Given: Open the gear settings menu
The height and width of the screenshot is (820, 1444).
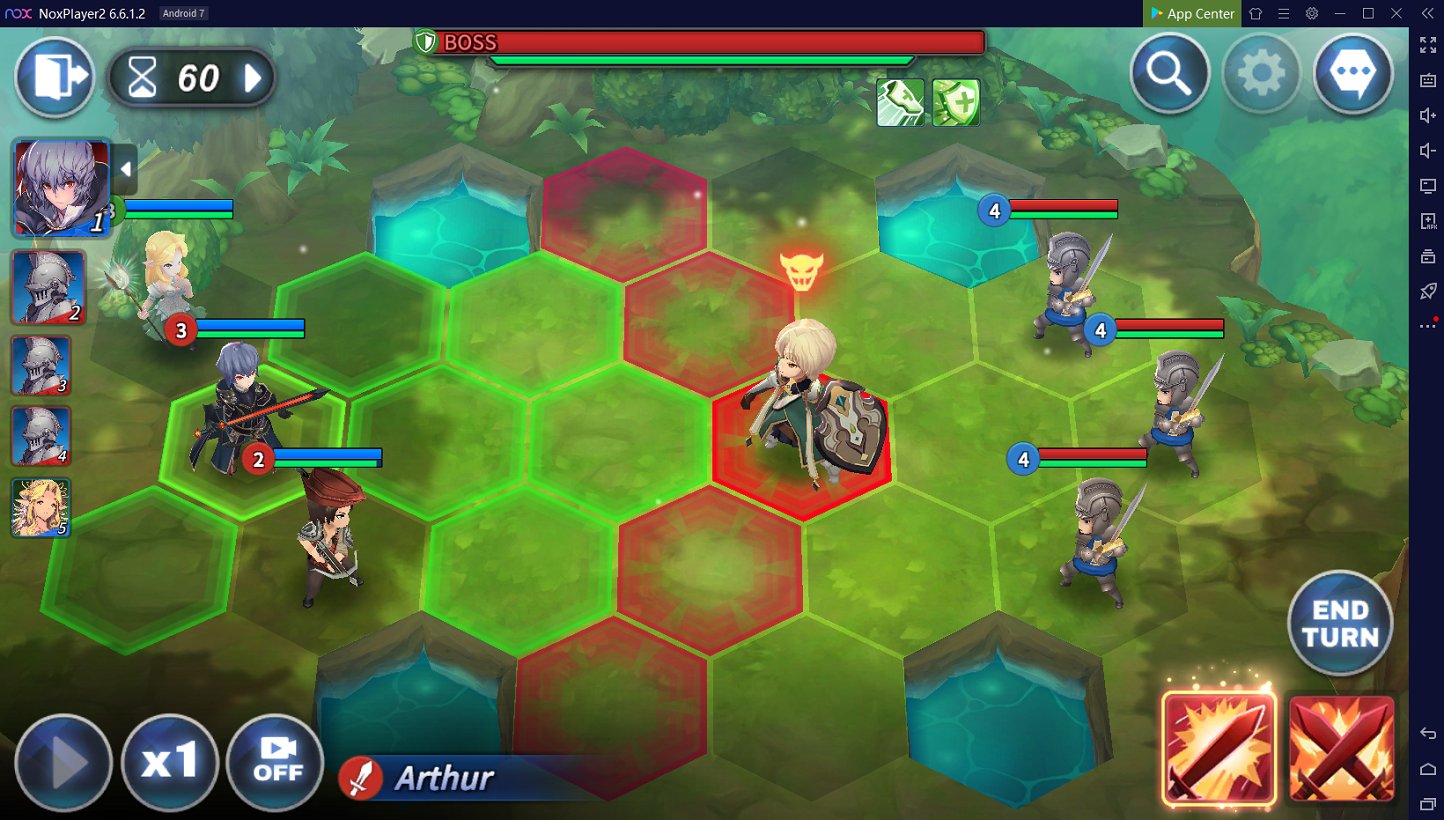Looking at the screenshot, I should pyautogui.click(x=1261, y=75).
